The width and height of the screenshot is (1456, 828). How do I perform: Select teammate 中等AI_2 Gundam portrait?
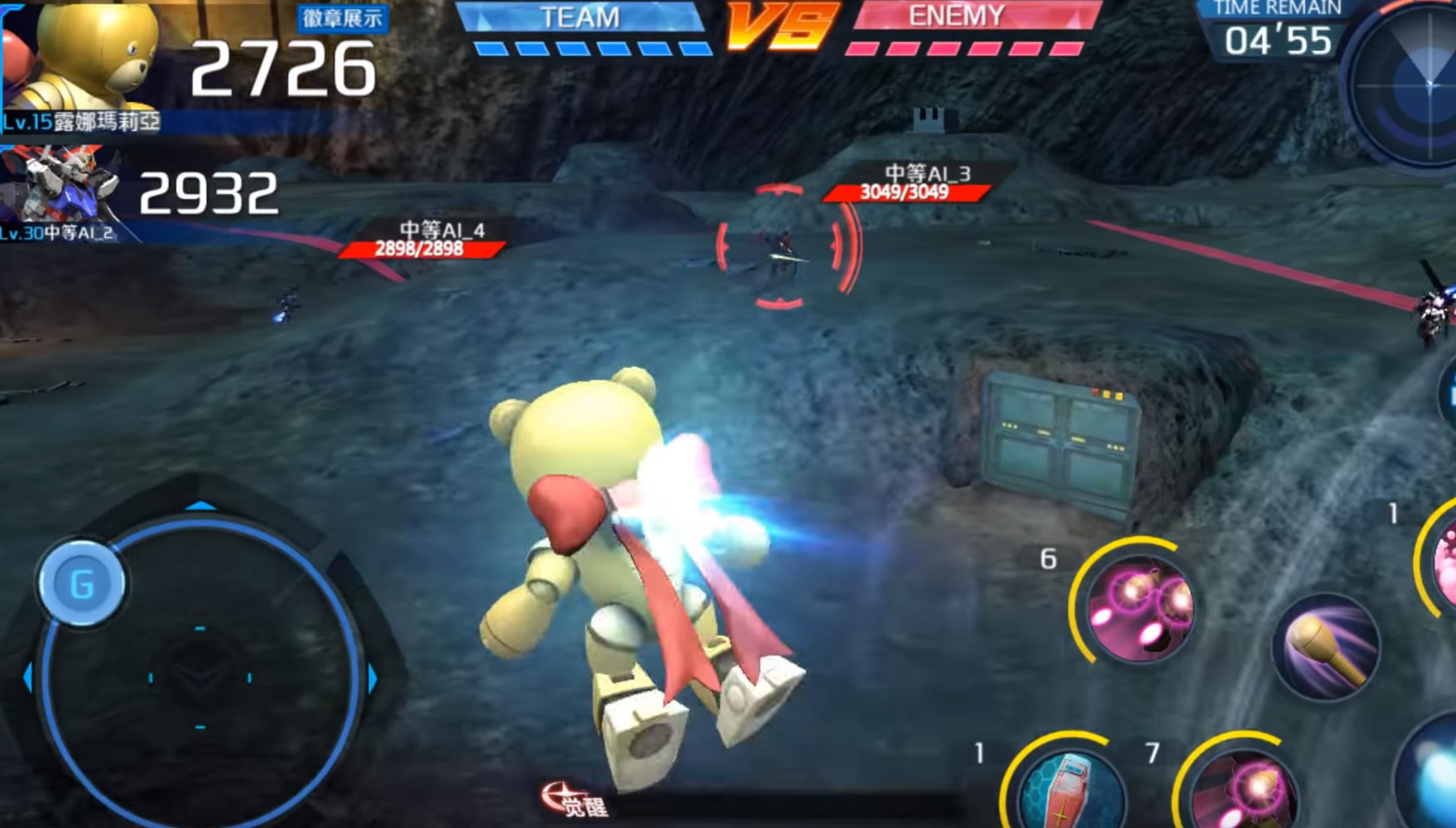click(61, 185)
